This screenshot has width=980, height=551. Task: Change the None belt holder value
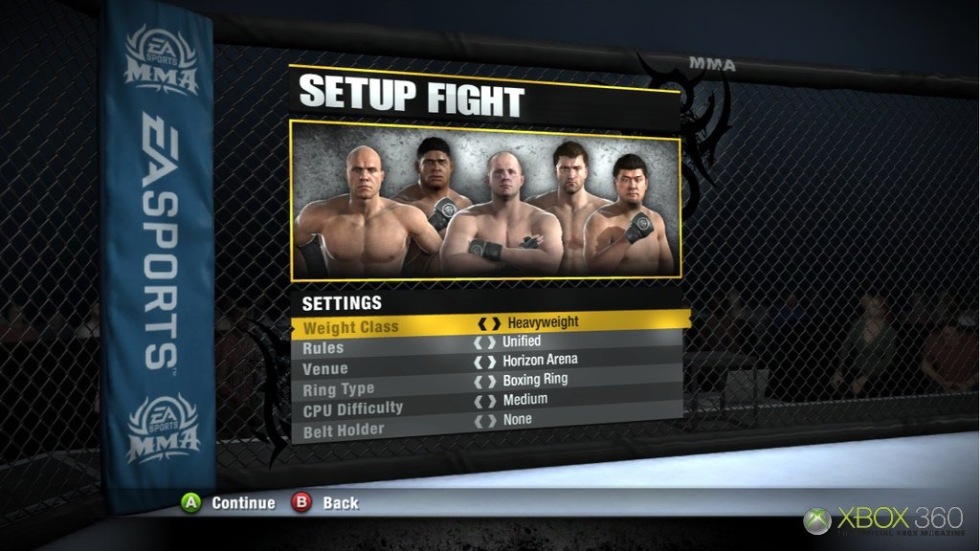[517, 420]
